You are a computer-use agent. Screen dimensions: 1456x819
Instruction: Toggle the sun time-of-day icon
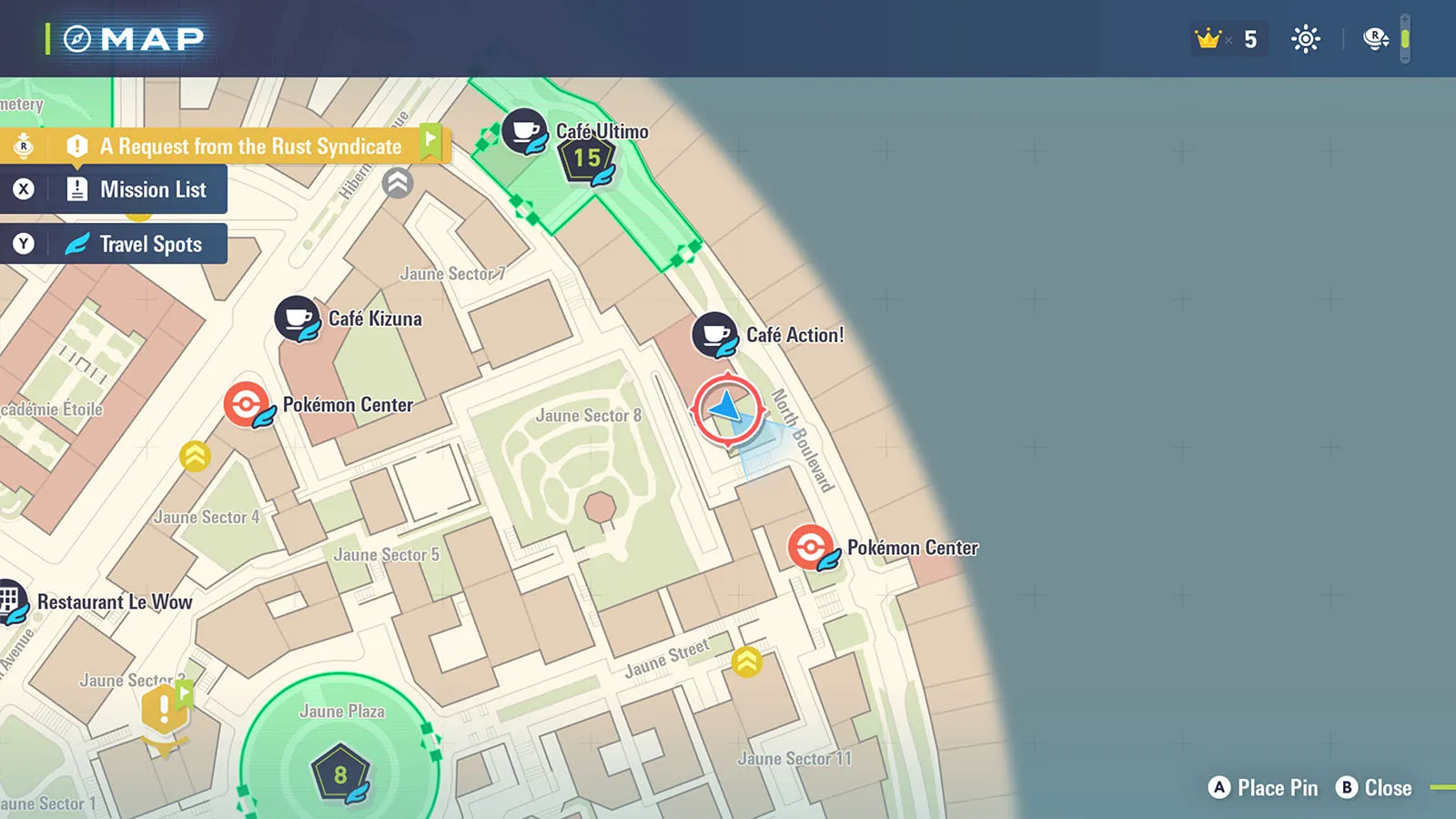click(1305, 39)
